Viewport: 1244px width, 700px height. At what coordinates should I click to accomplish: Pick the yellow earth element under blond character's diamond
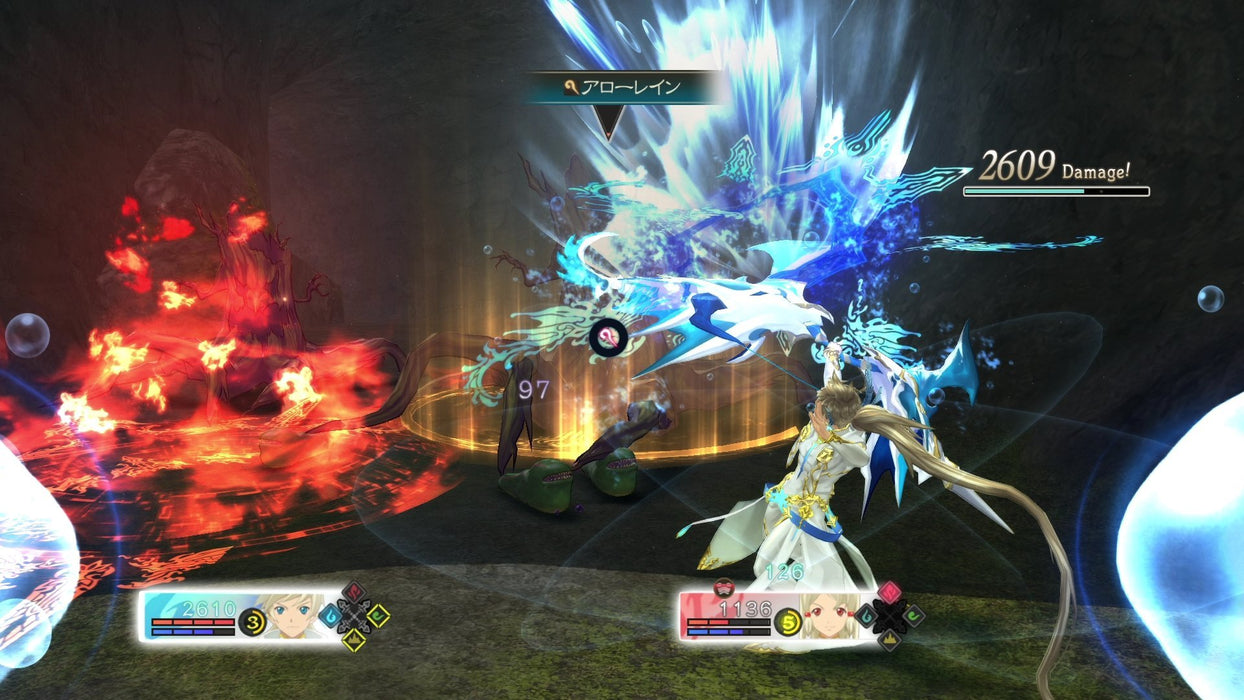(354, 638)
